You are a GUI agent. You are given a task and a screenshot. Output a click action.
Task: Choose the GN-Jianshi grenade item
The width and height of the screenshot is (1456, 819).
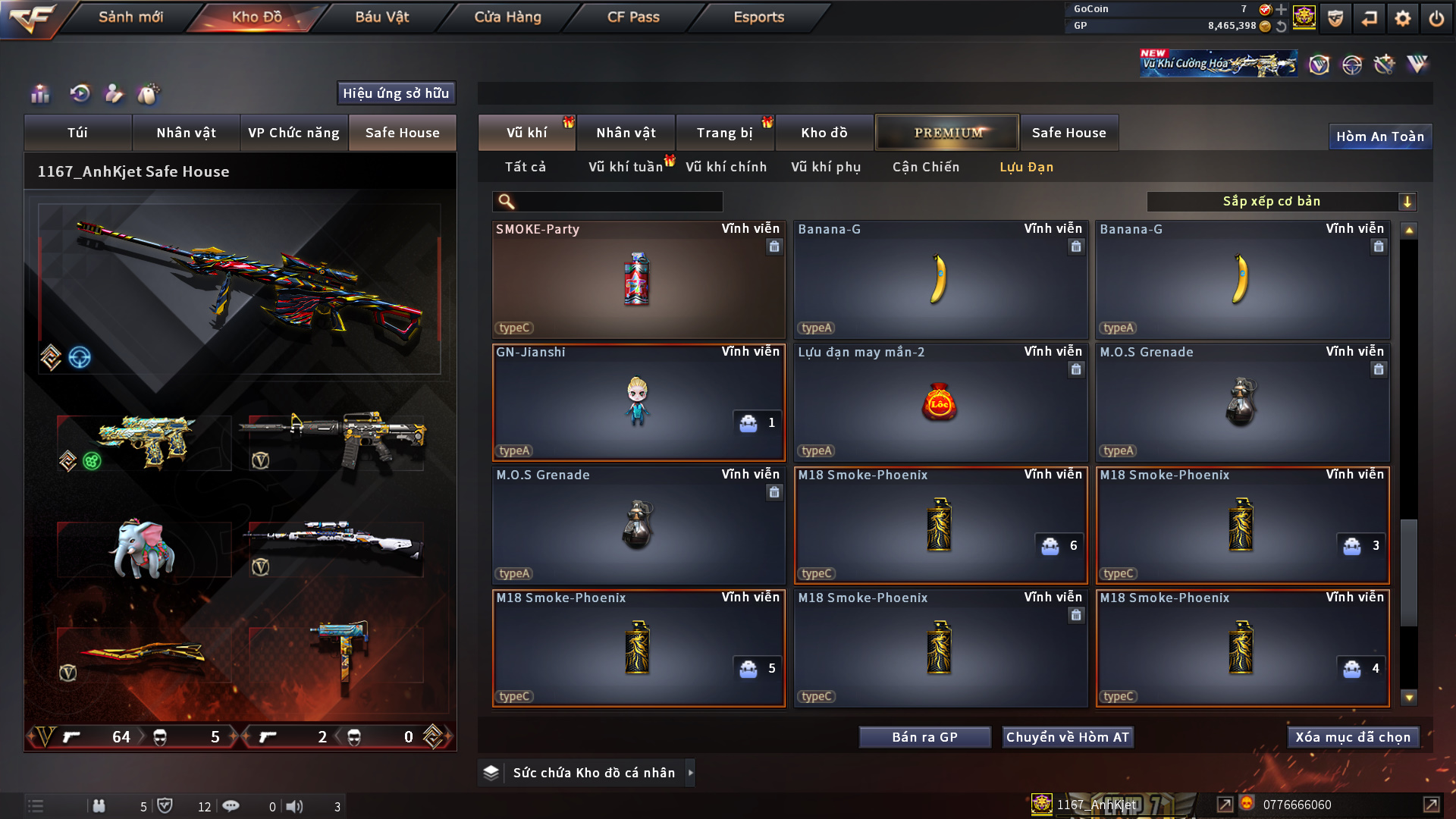(638, 402)
